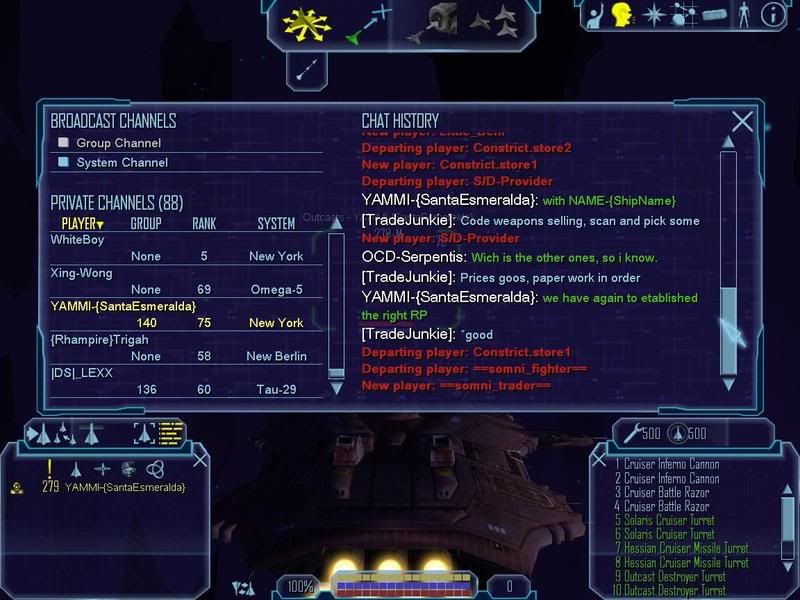This screenshot has width=800, height=600.
Task: Toggle the Group Channel checkbox
Action: pos(63,143)
